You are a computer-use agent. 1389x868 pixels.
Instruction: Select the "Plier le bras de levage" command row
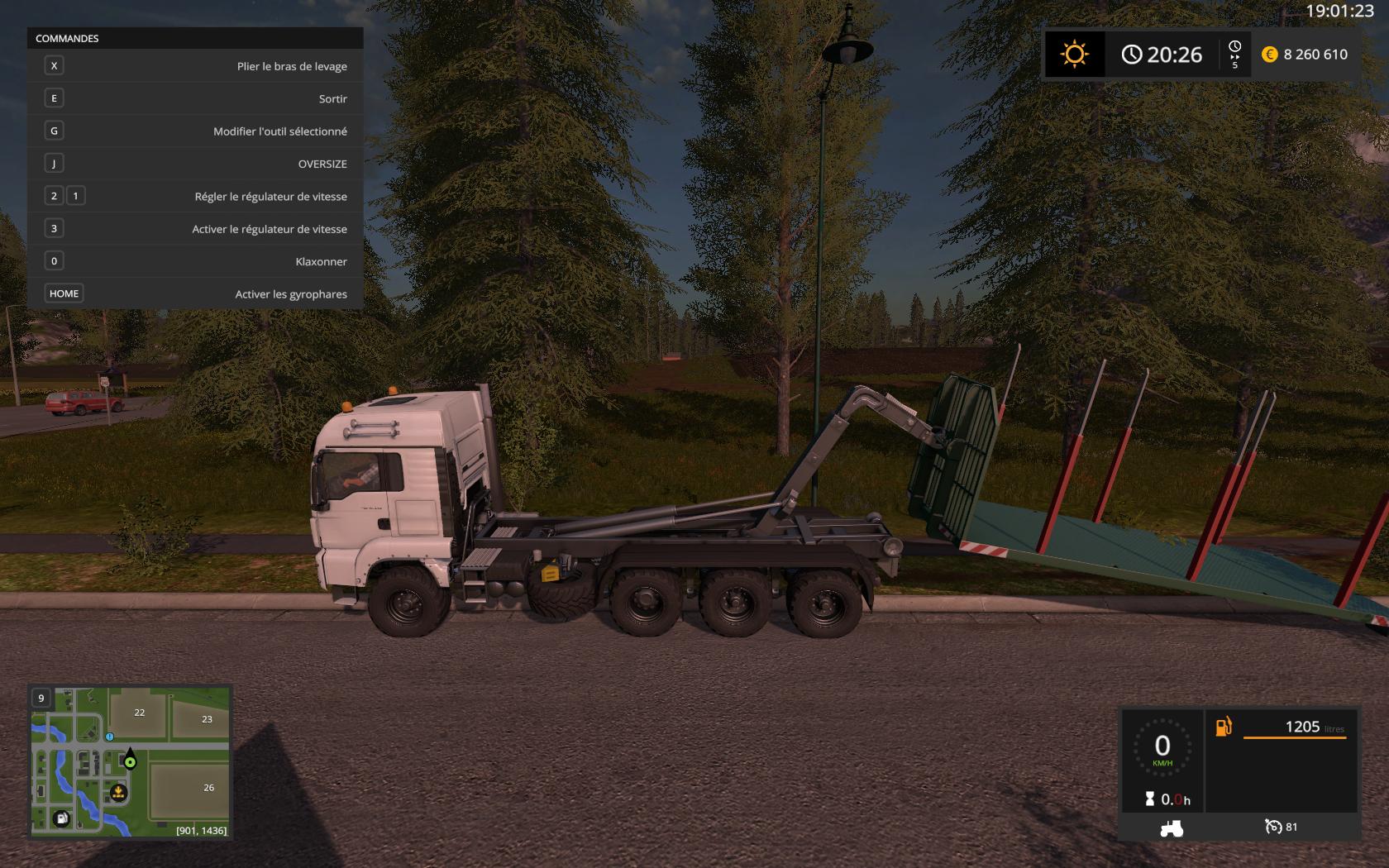pyautogui.click(x=195, y=66)
